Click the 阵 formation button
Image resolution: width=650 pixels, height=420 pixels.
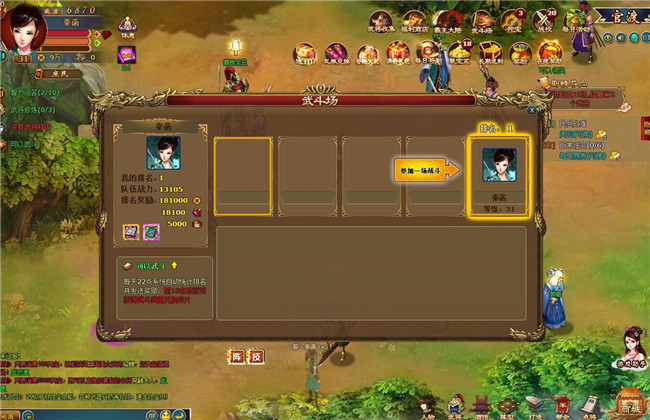pos(236,355)
